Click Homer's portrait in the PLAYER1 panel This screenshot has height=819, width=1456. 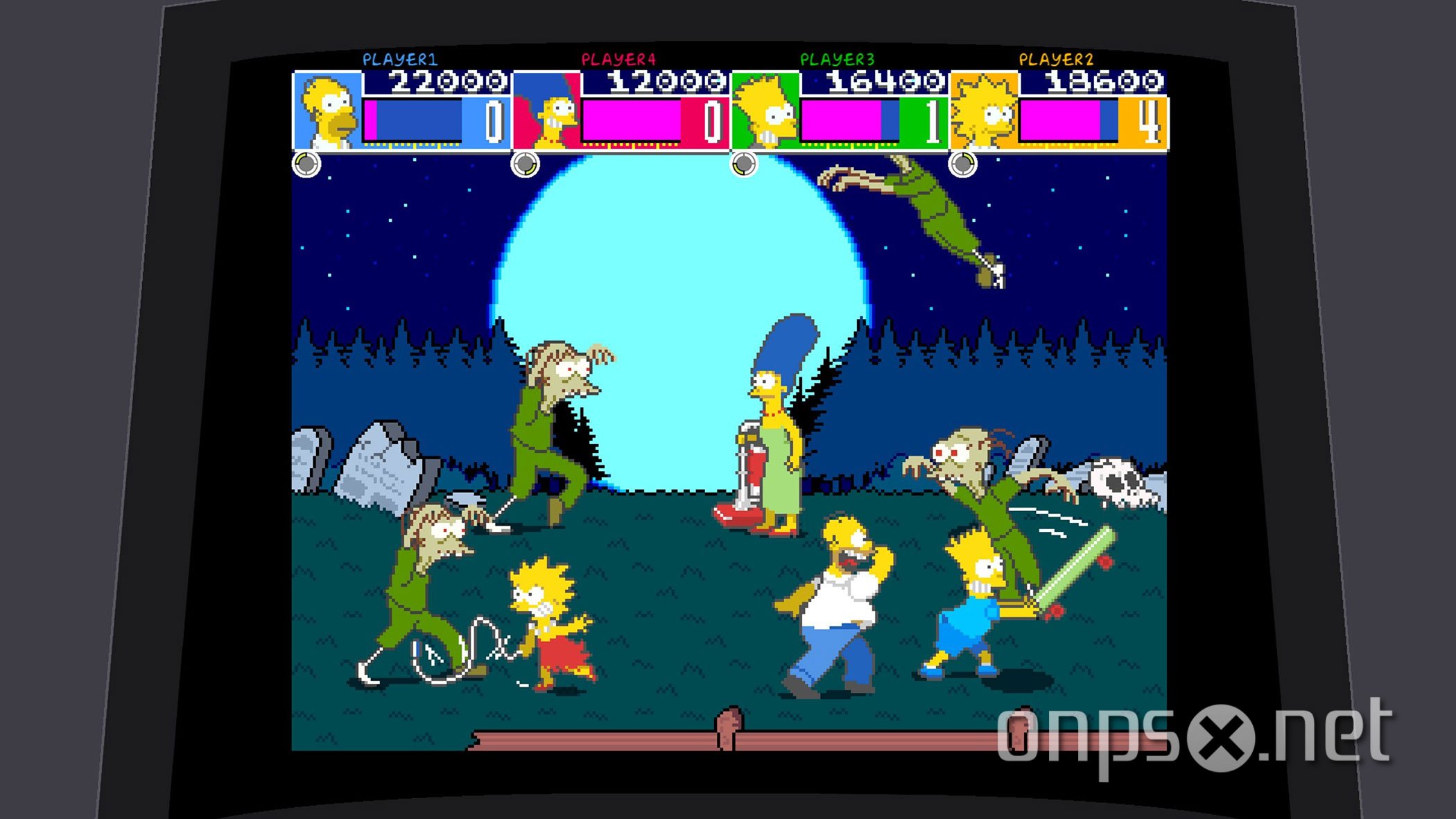coord(326,111)
